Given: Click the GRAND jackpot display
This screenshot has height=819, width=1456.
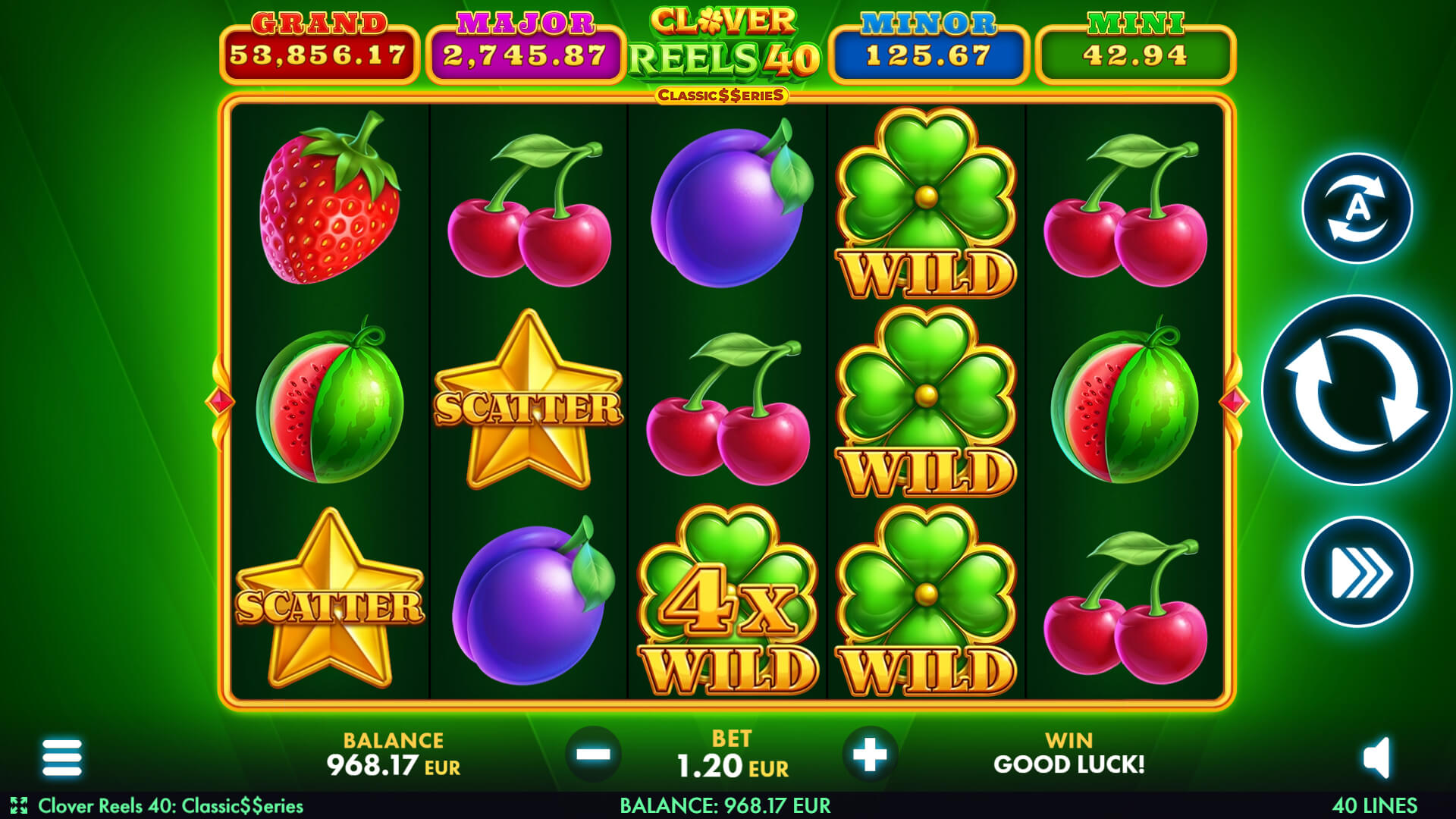Looking at the screenshot, I should [318, 42].
